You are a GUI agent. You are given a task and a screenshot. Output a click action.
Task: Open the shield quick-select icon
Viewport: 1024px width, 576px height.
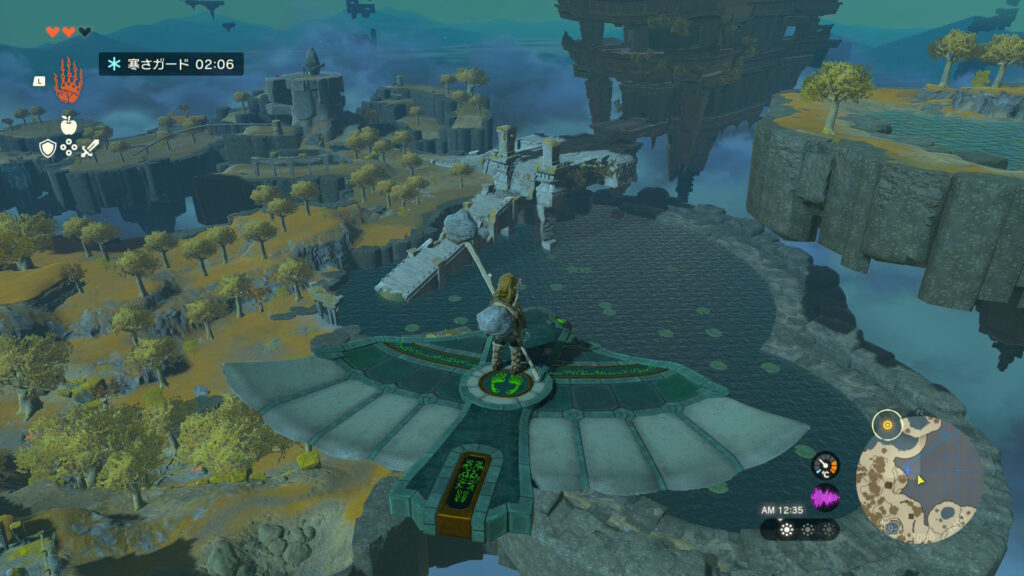47,148
